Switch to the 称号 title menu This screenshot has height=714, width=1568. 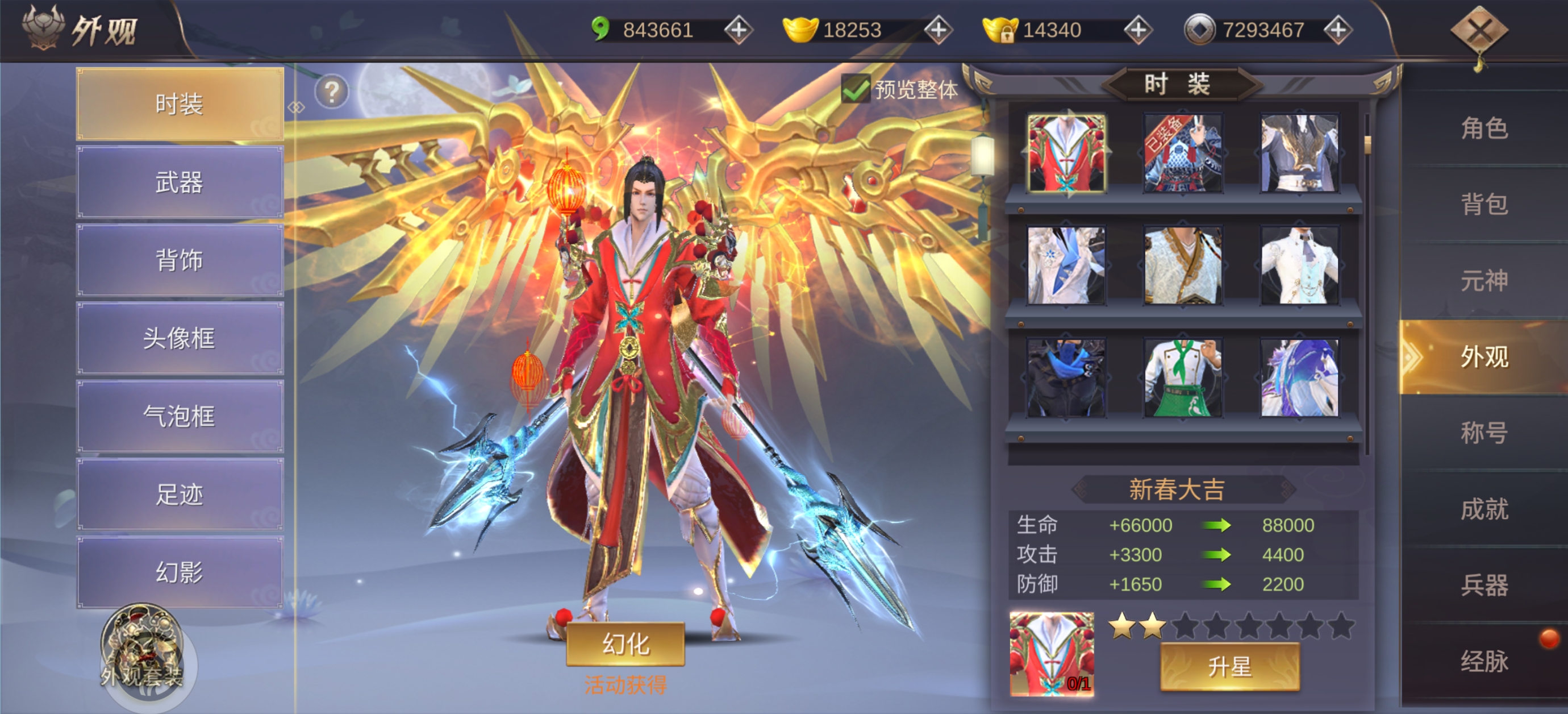1484,433
